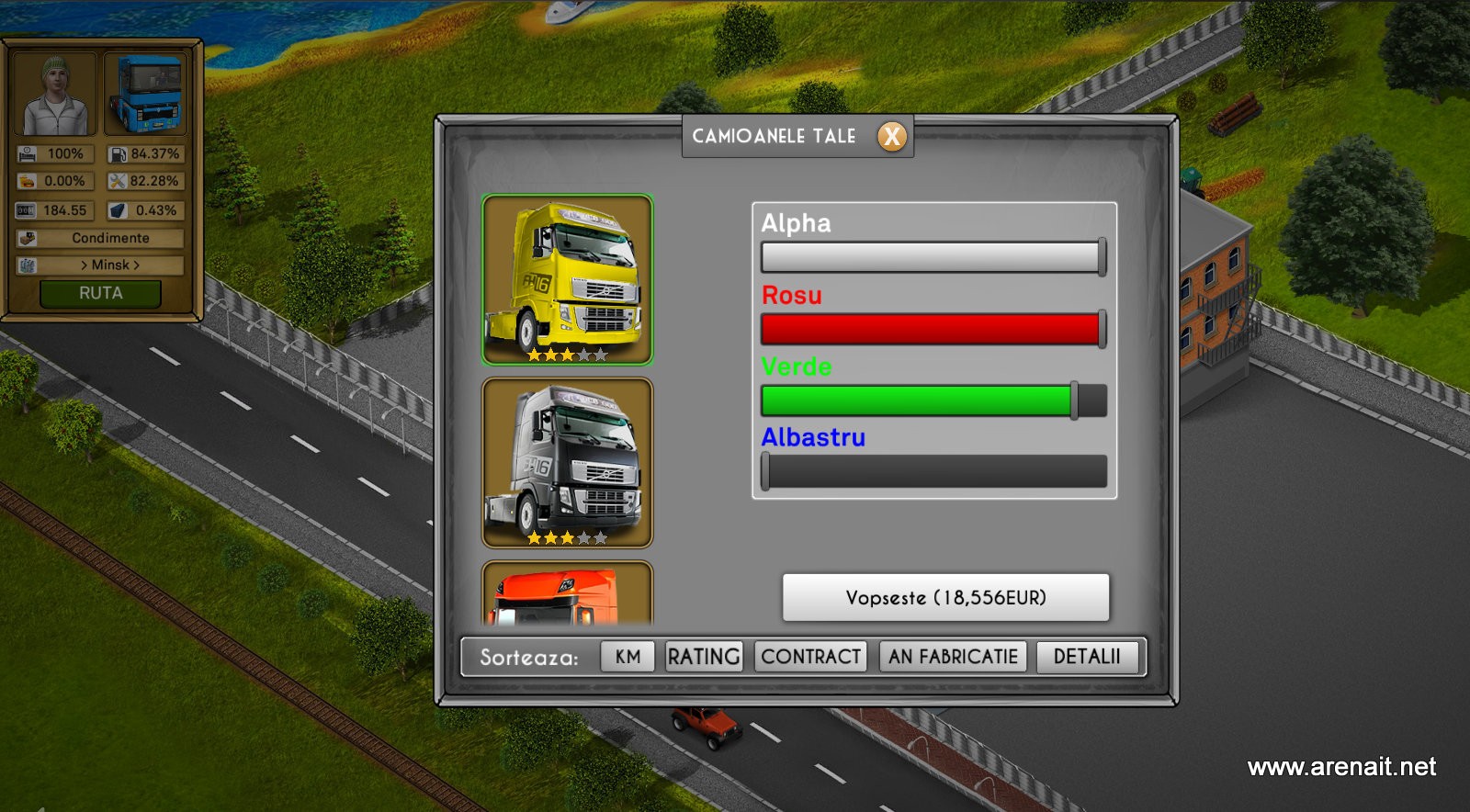Click the Condimente cargo row
Screen dimensions: 1470x812
coord(110,238)
